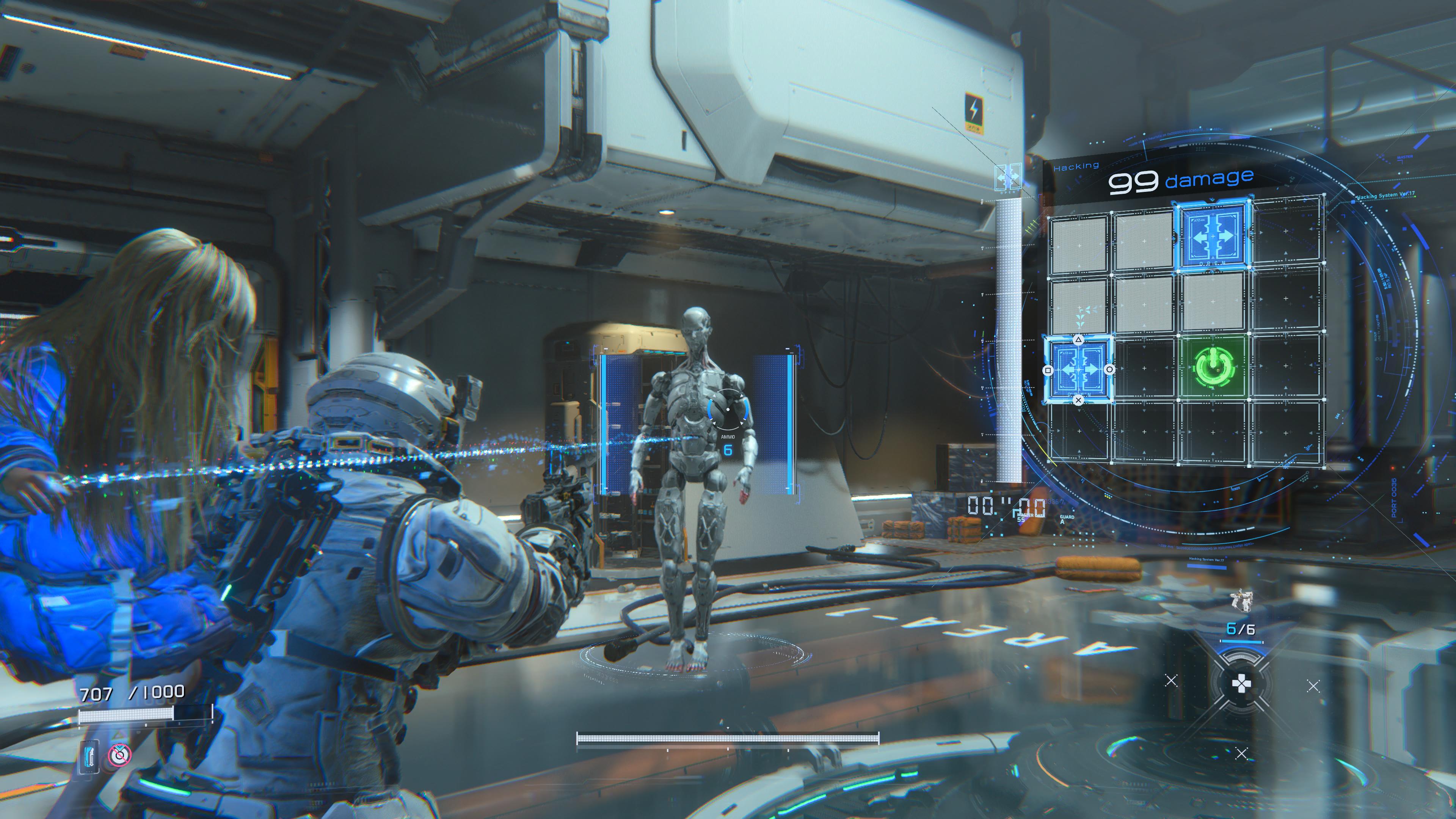The height and width of the screenshot is (819, 1456).
Task: Click the pink crossed-out circle status icon
Action: 119,755
